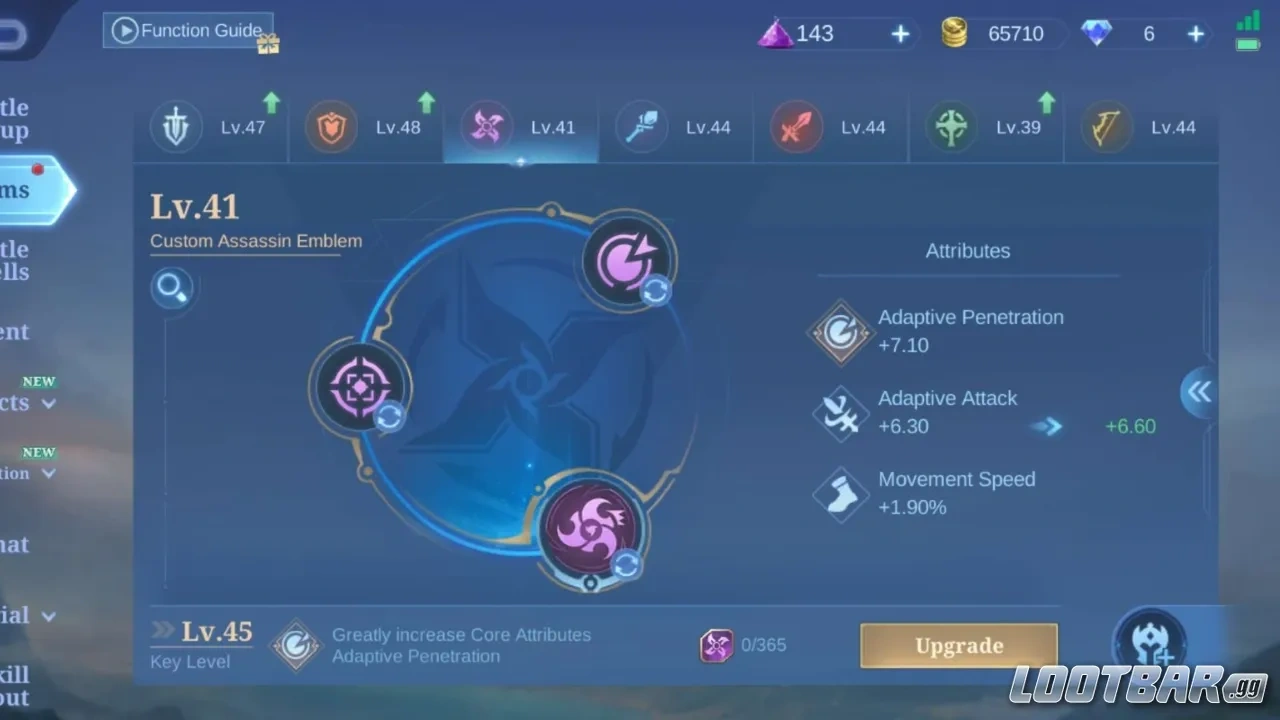This screenshot has width=1280, height=720.
Task: Click the Adaptive Attack attribute icon
Action: 840,413
